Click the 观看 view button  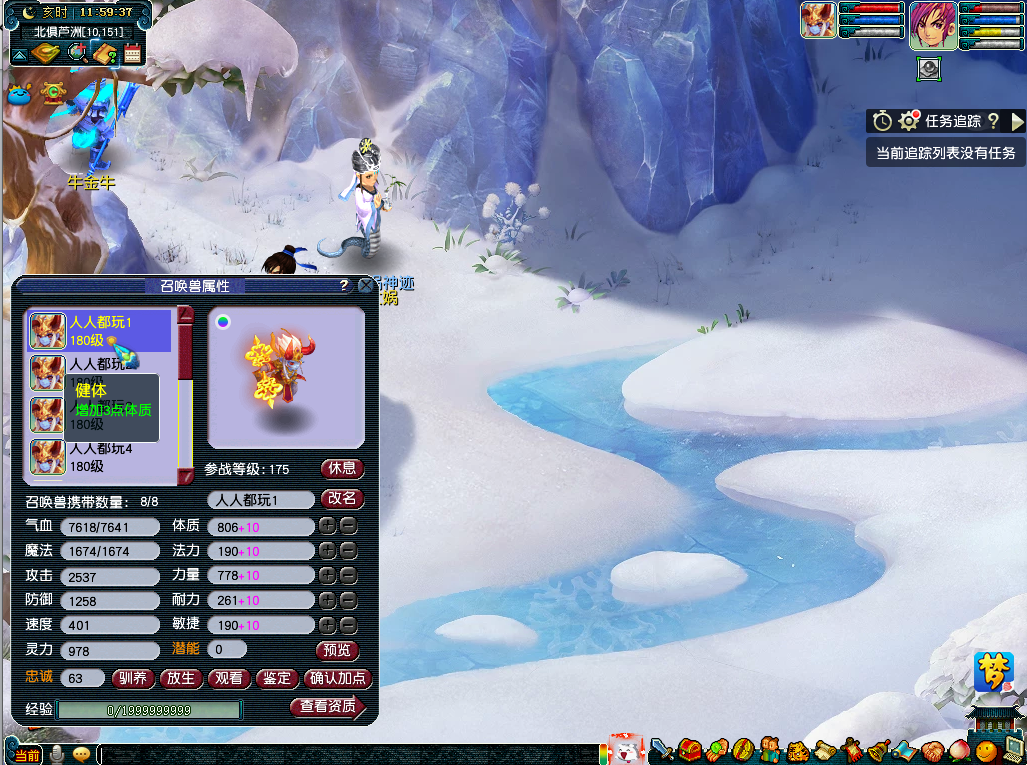tap(229, 678)
